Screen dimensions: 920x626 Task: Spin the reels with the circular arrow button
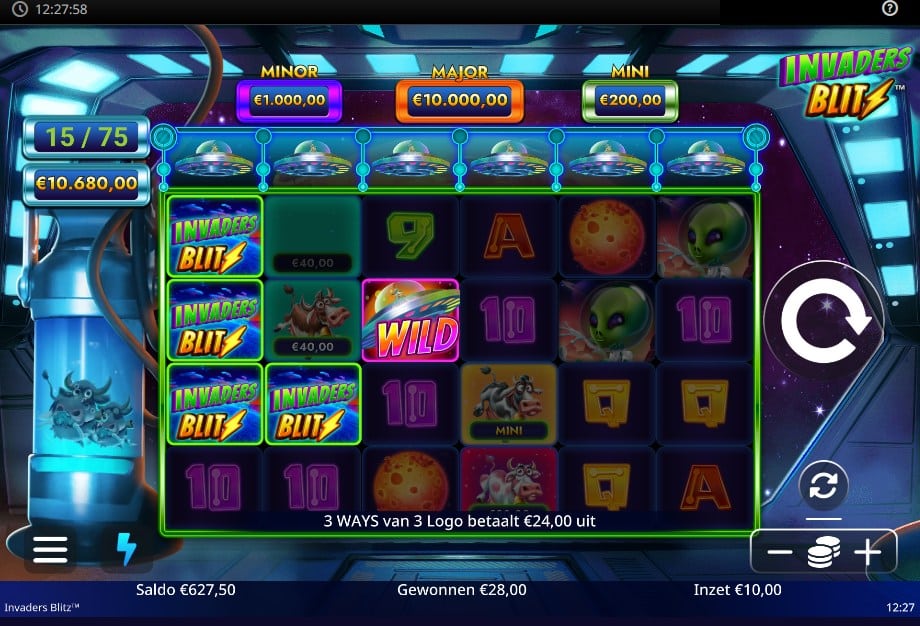coord(823,321)
